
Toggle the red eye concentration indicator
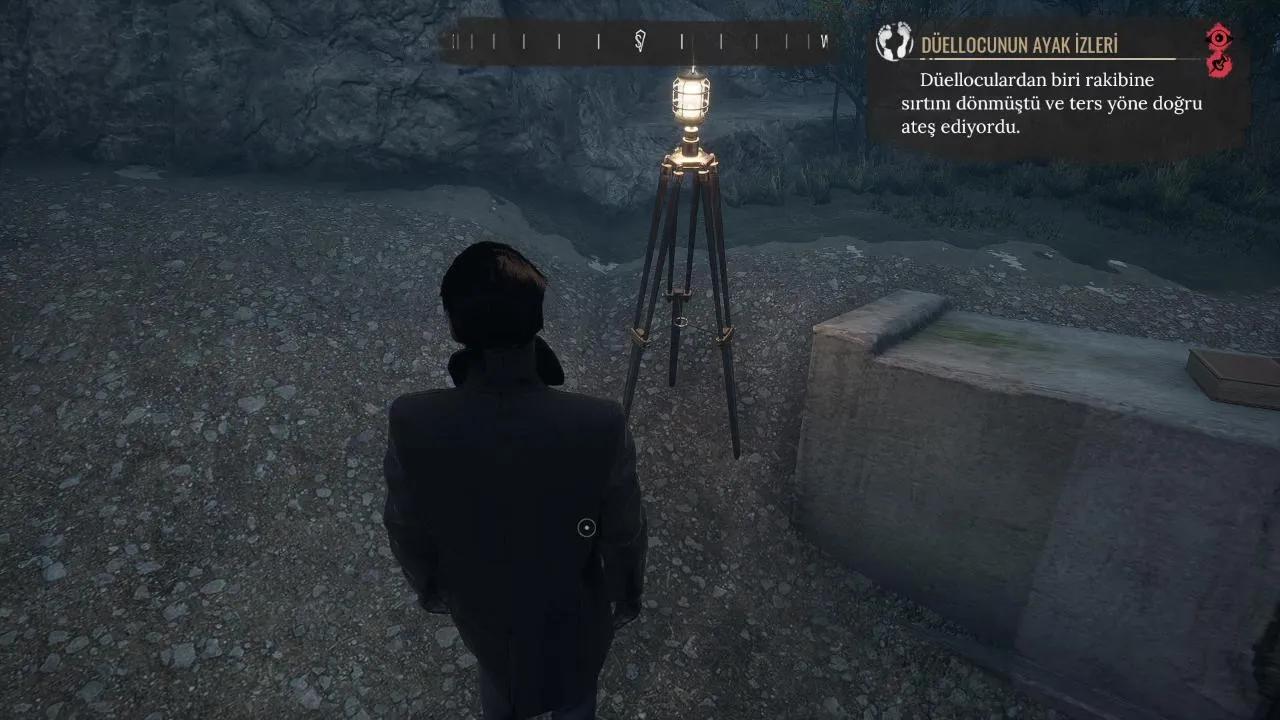1218,38
